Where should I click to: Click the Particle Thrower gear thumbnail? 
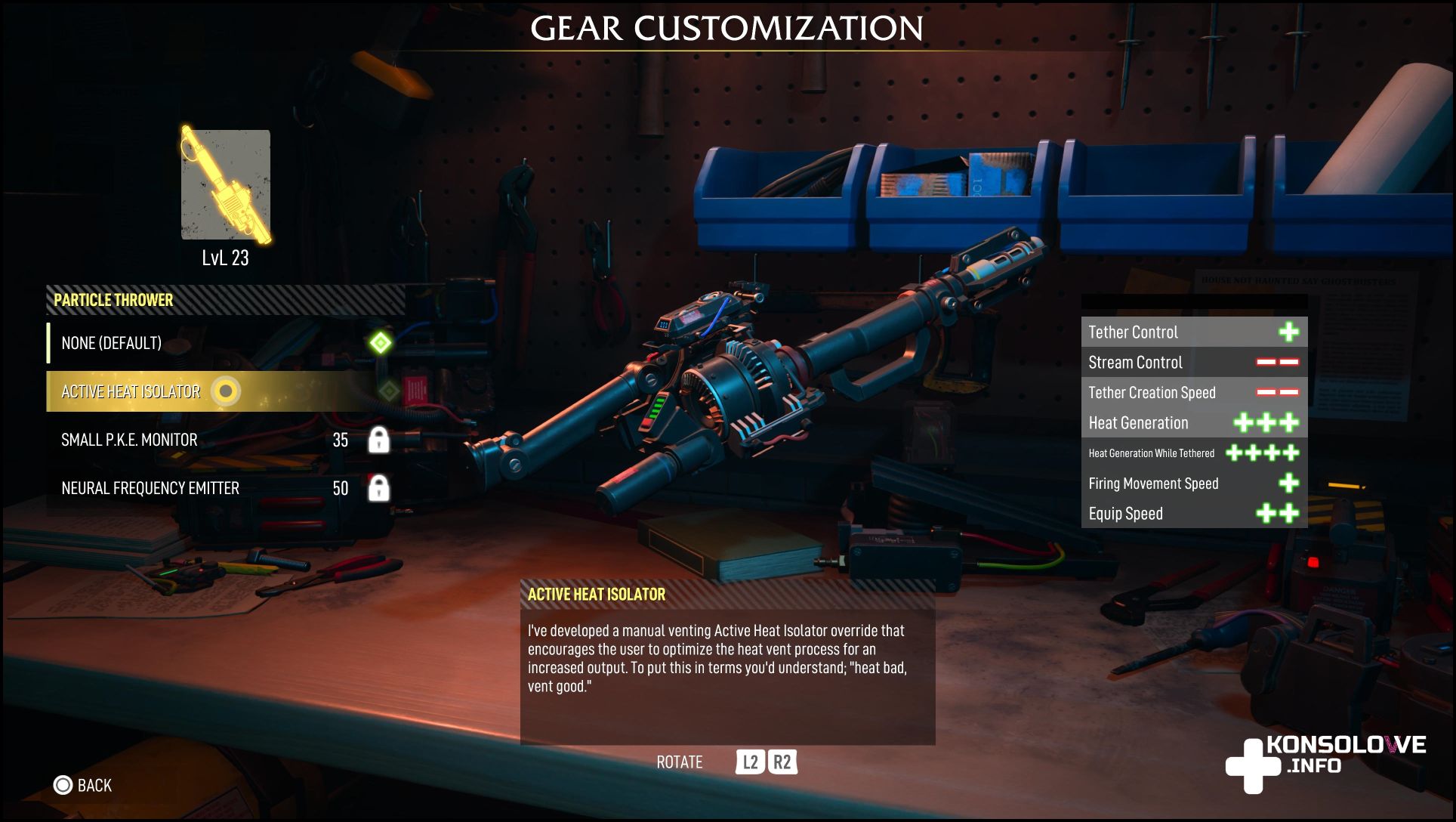tap(225, 185)
